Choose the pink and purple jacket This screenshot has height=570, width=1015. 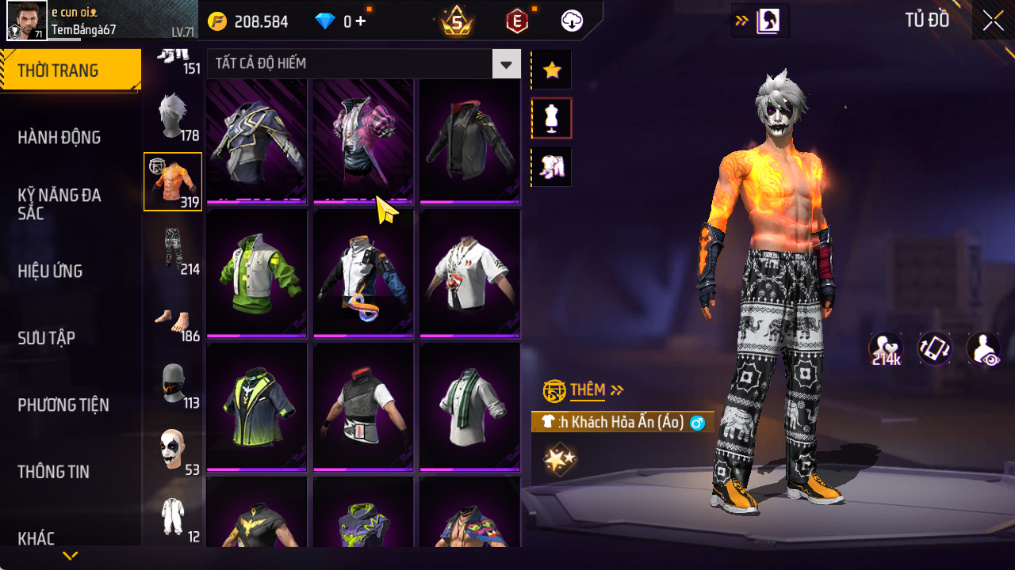[363, 140]
